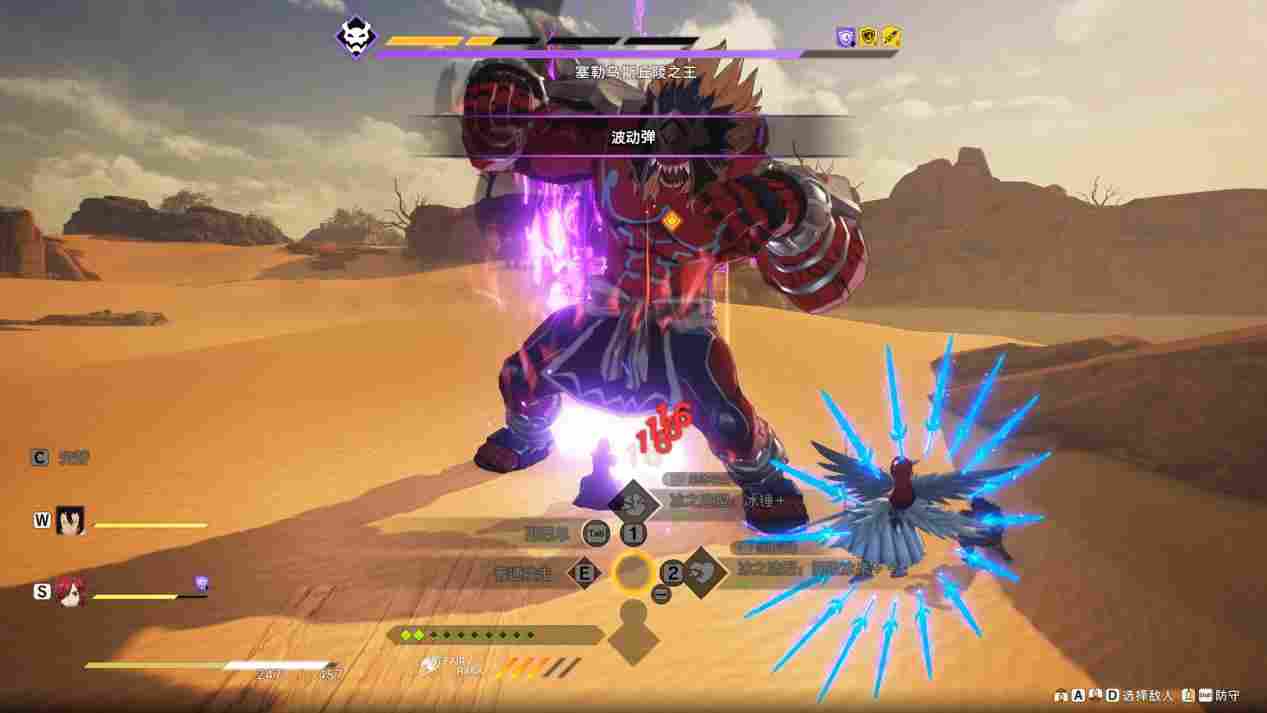
Task: Click the boss demon skull emblem
Action: (354, 37)
